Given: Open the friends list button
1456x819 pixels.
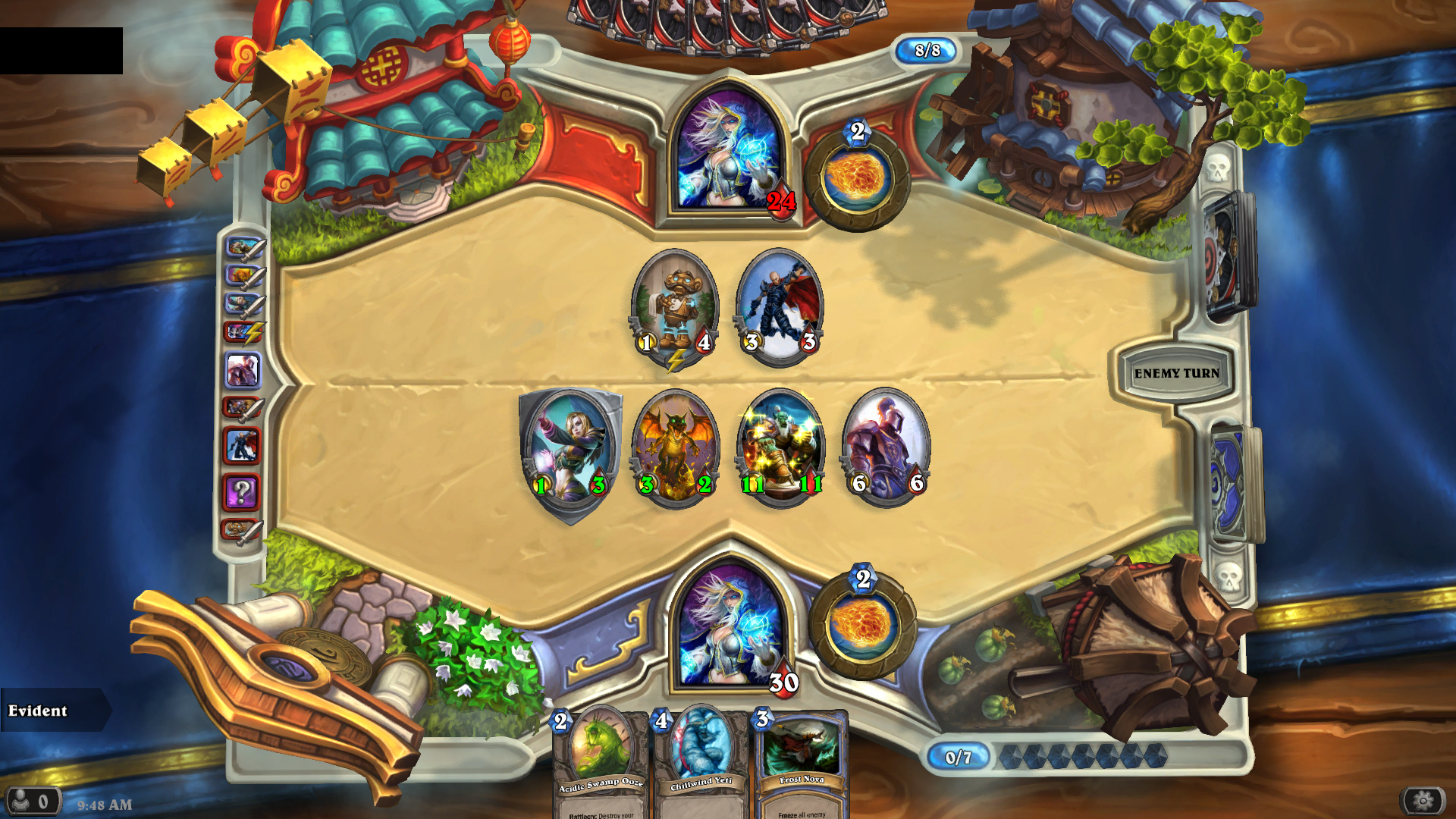Looking at the screenshot, I should (x=32, y=801).
